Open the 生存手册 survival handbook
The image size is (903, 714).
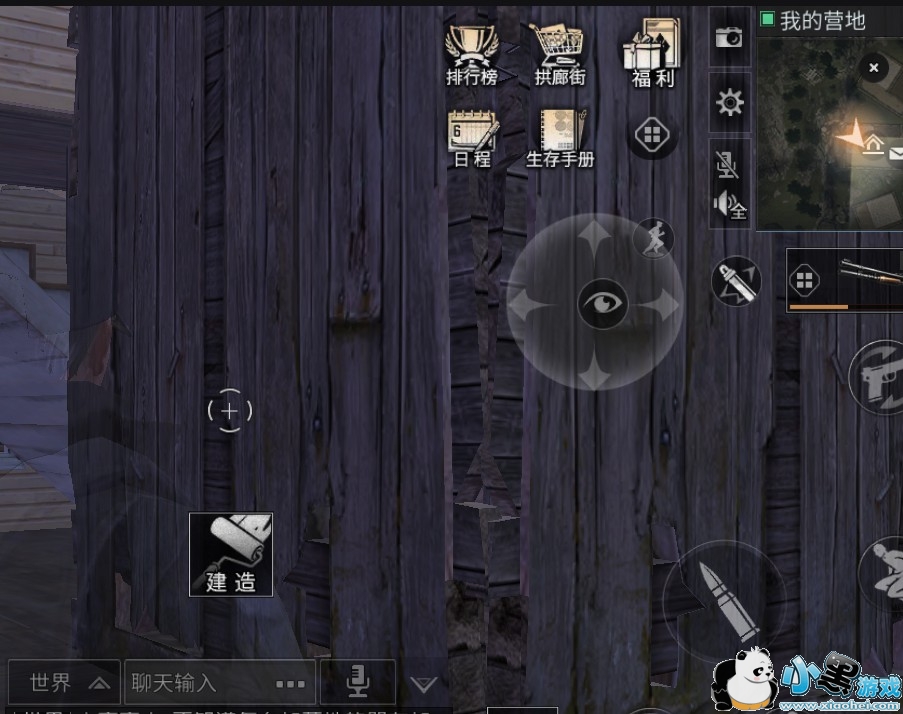(x=560, y=138)
